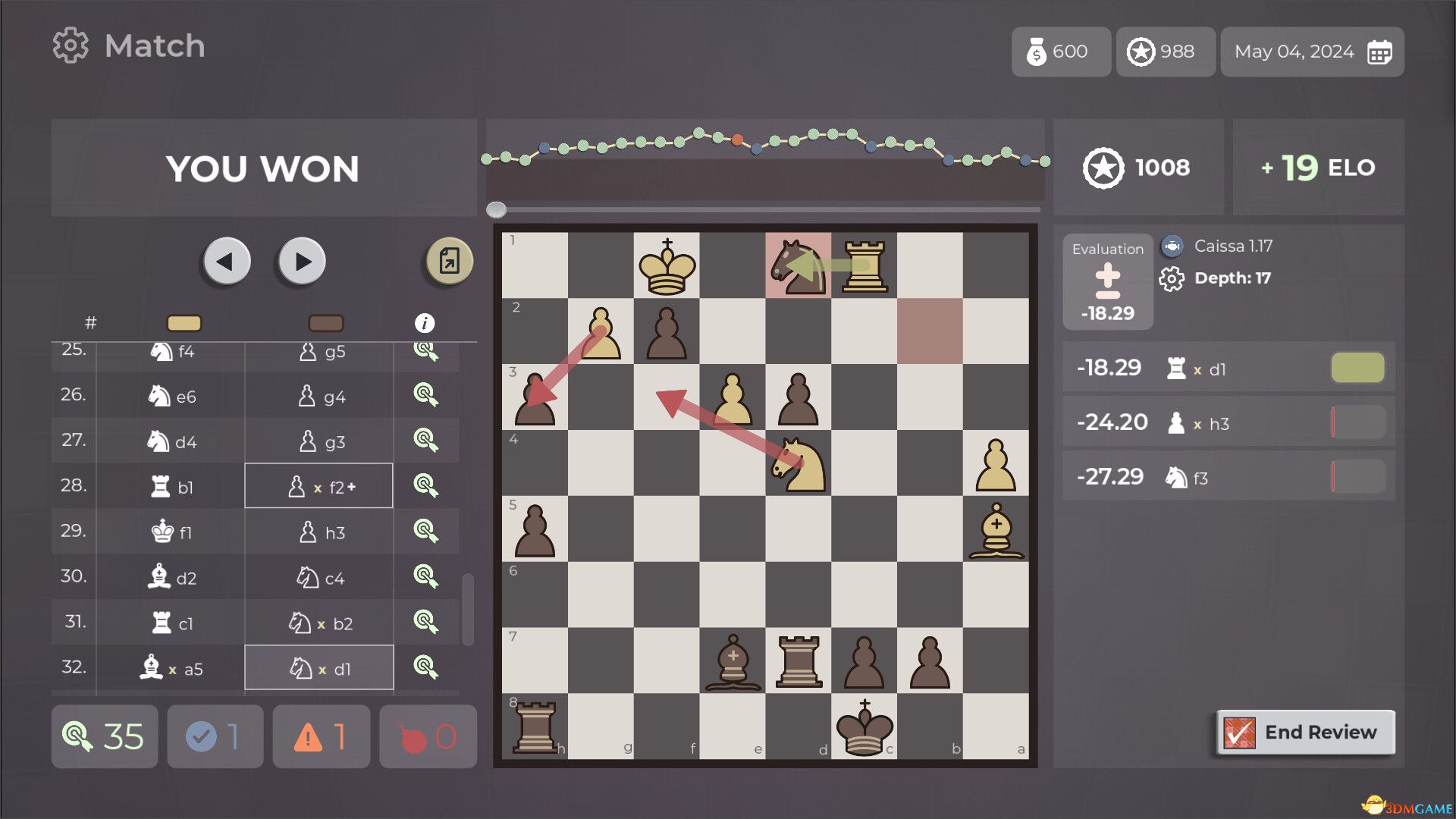
Task: Open the settings gear beside Match title
Action: coord(71,45)
